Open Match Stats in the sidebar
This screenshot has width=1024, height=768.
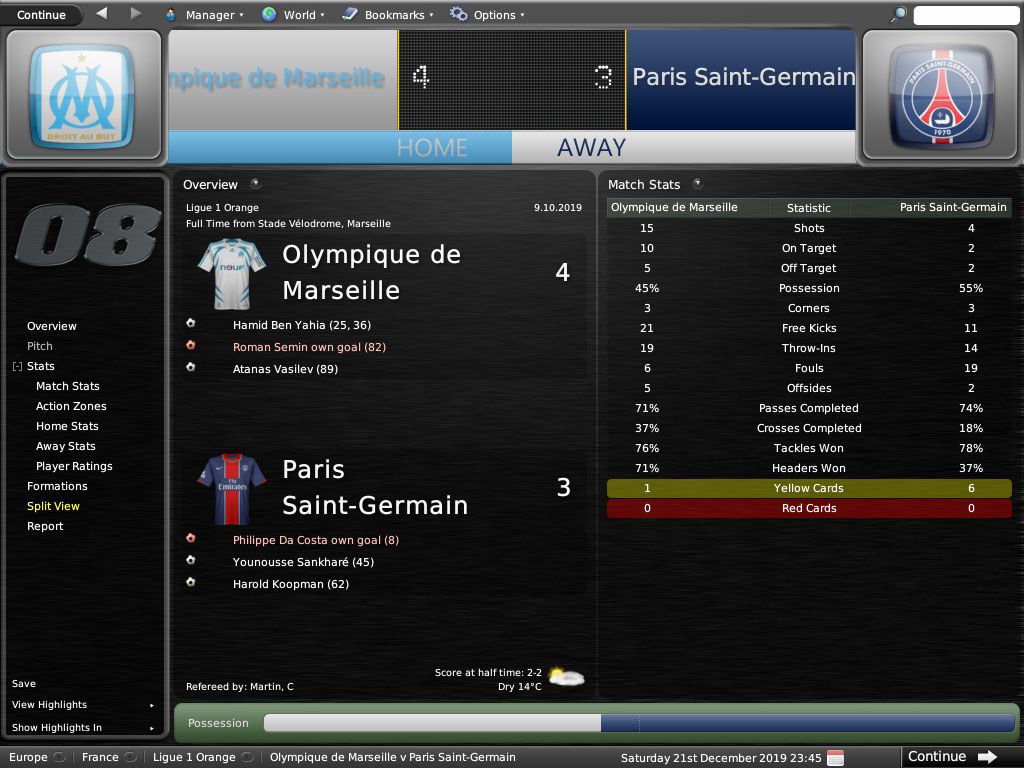(68, 386)
